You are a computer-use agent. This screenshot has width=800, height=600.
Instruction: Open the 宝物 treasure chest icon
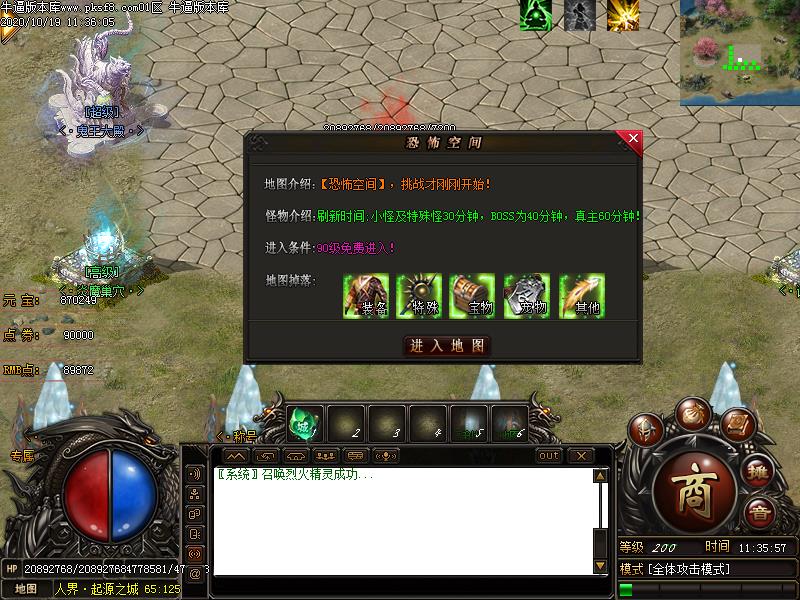point(473,296)
